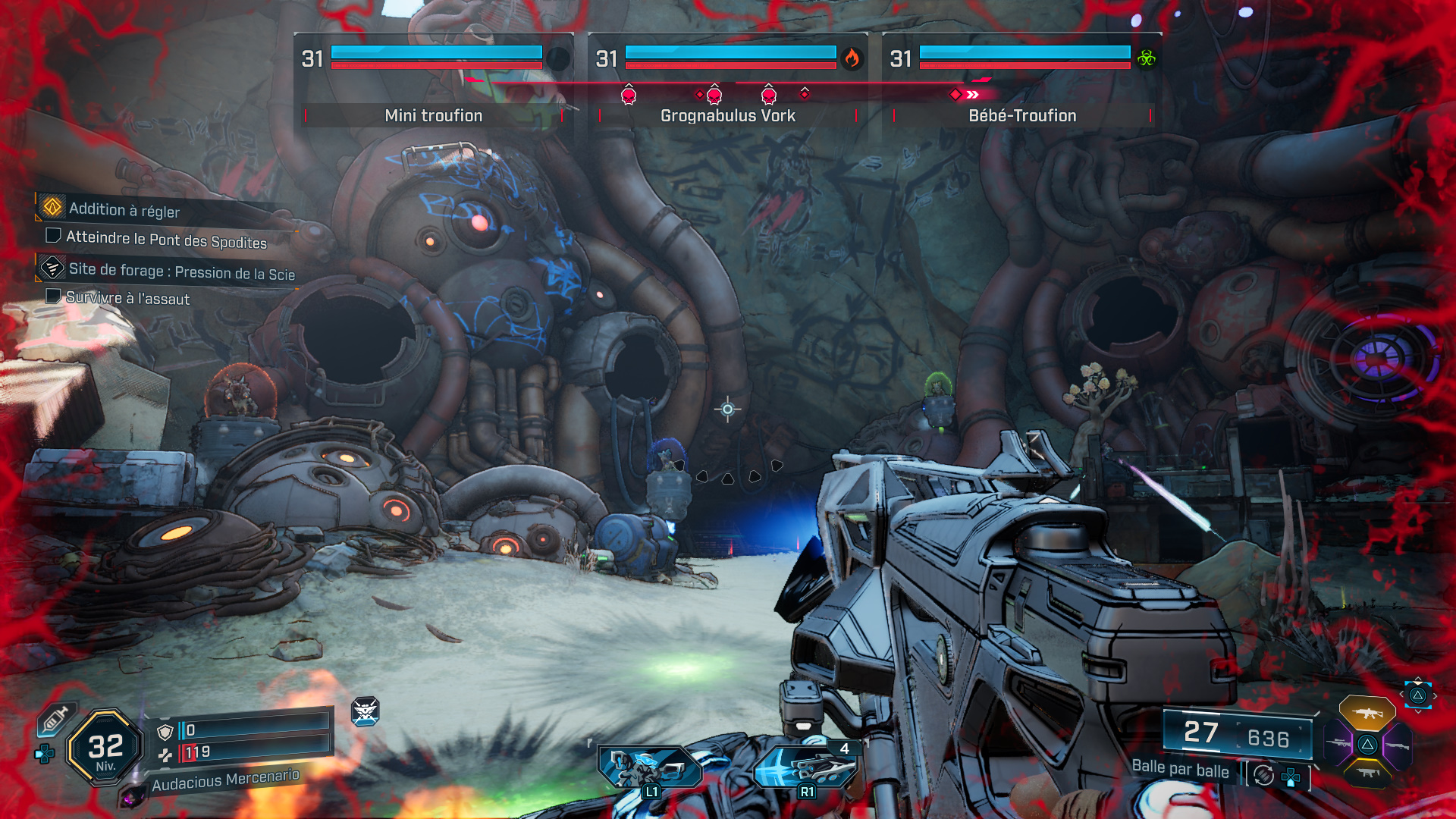Select the Addition à régler quest tracker
The image size is (1456, 819).
point(124,209)
